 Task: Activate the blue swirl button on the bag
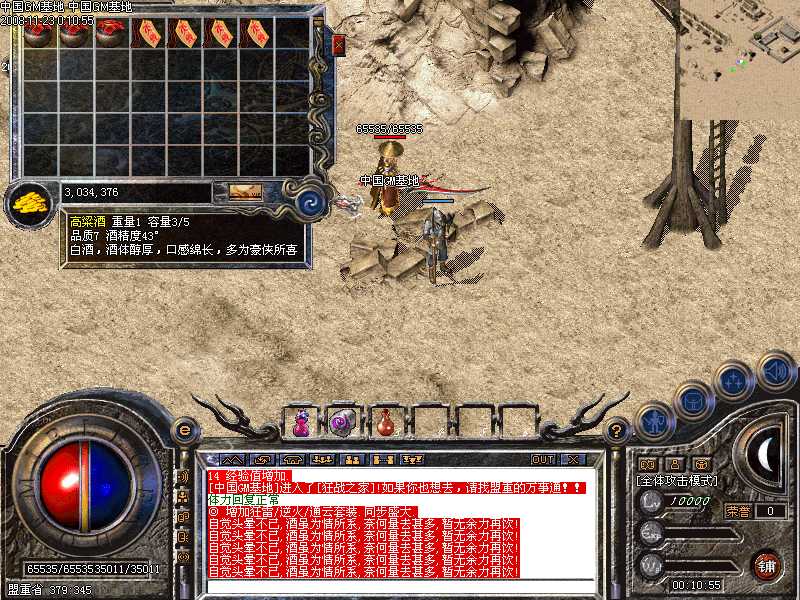coord(312,202)
